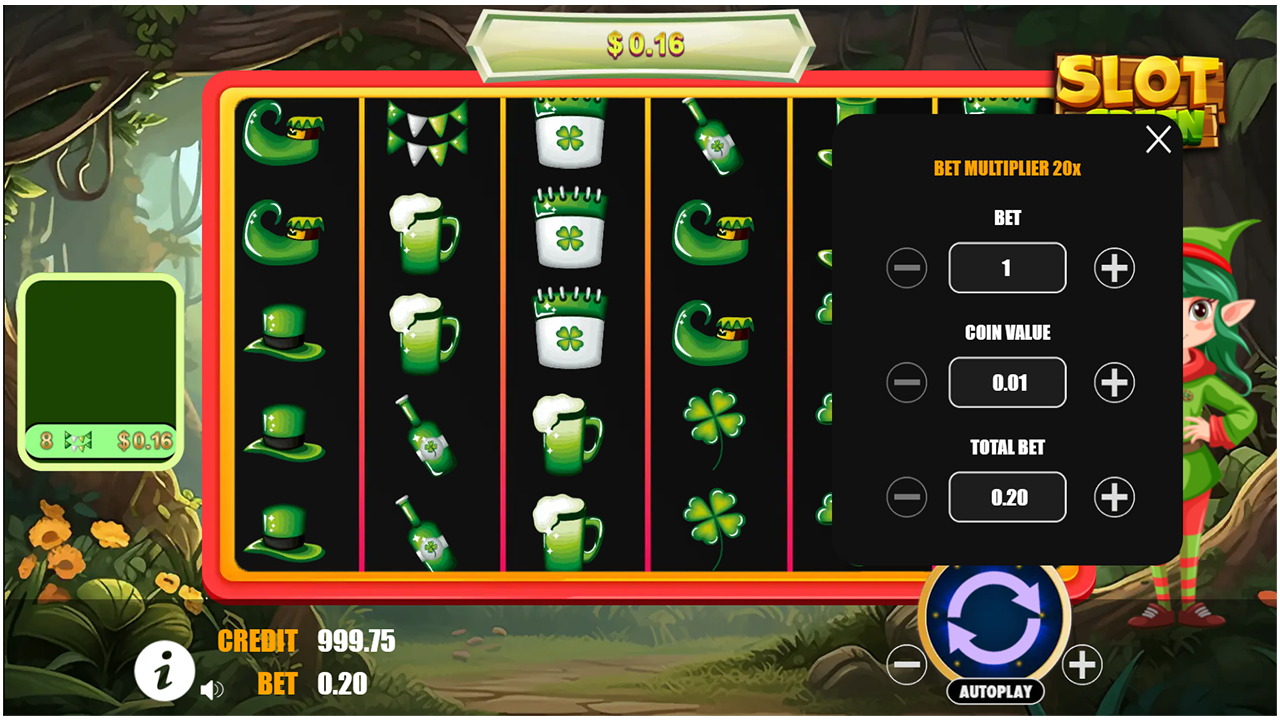Decrease COIN VALUE with the minus stepper
The image size is (1280, 720).
tap(906, 382)
